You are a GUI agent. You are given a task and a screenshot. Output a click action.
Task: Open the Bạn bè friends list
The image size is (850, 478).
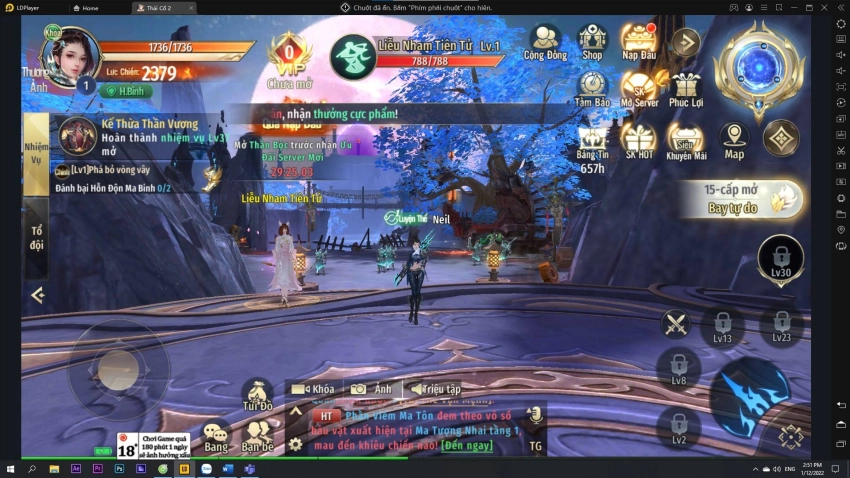coord(257,435)
